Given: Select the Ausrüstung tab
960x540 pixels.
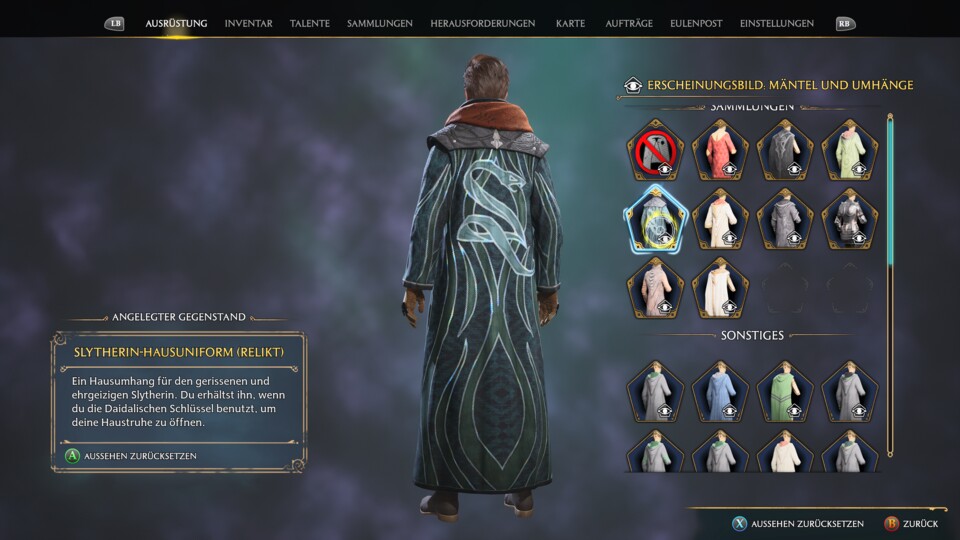Looking at the screenshot, I should pyautogui.click(x=176, y=23).
